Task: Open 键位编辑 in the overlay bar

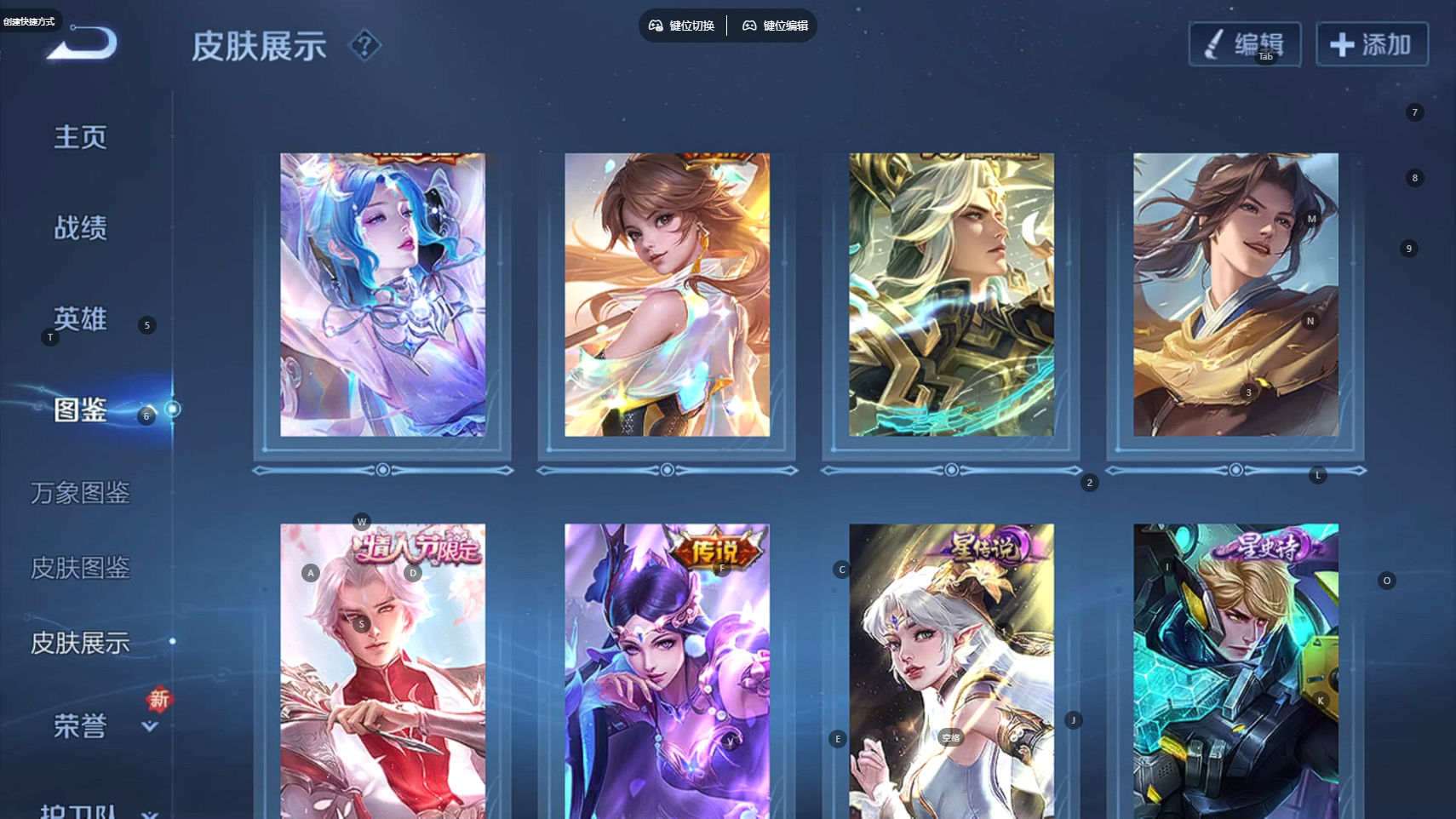Action: tap(776, 26)
